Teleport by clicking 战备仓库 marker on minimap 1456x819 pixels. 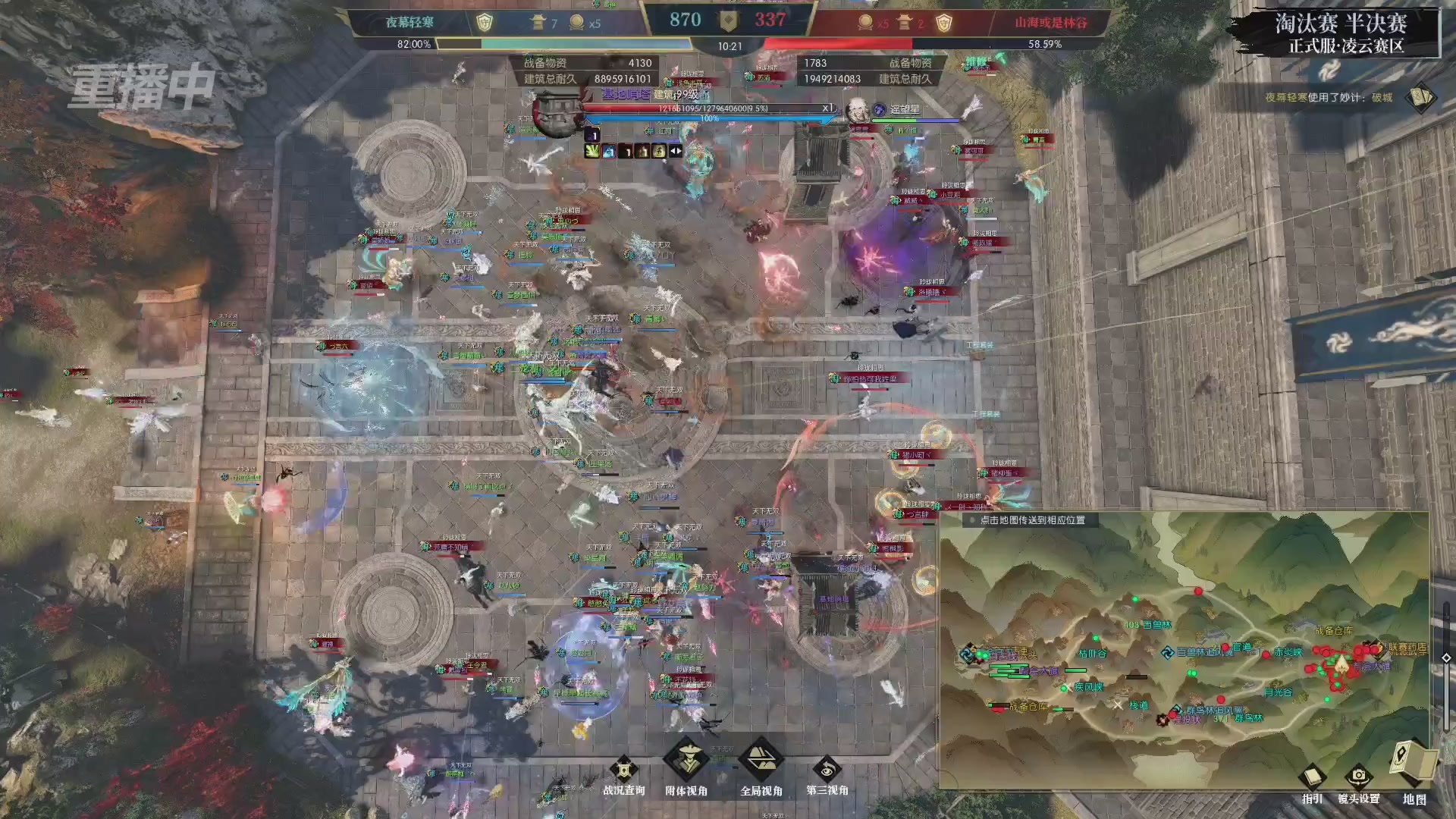(x=1028, y=708)
